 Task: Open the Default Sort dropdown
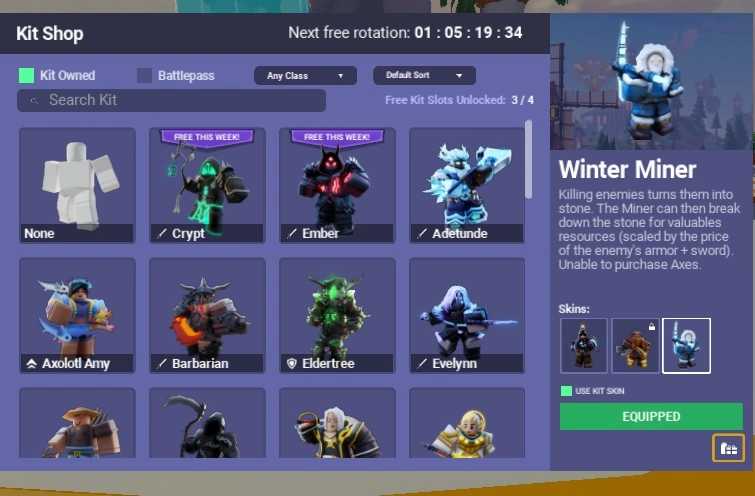pyautogui.click(x=424, y=75)
